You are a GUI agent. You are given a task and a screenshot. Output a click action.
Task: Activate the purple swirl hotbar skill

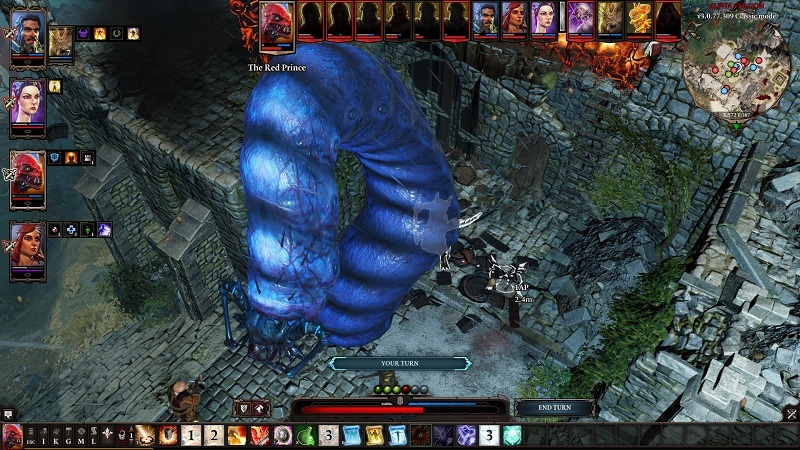466,436
